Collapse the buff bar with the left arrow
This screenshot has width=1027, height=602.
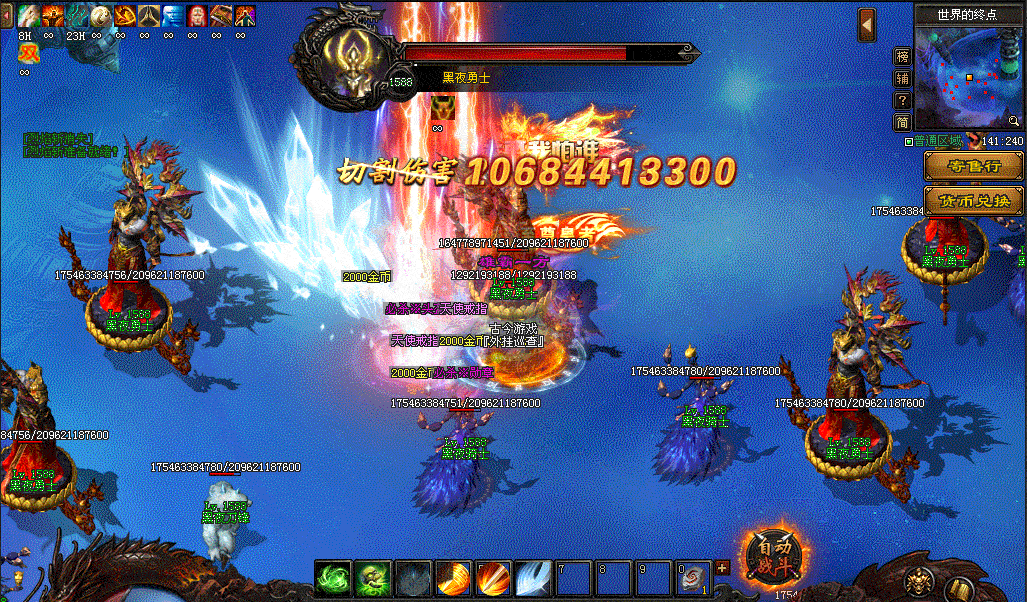[6, 16]
